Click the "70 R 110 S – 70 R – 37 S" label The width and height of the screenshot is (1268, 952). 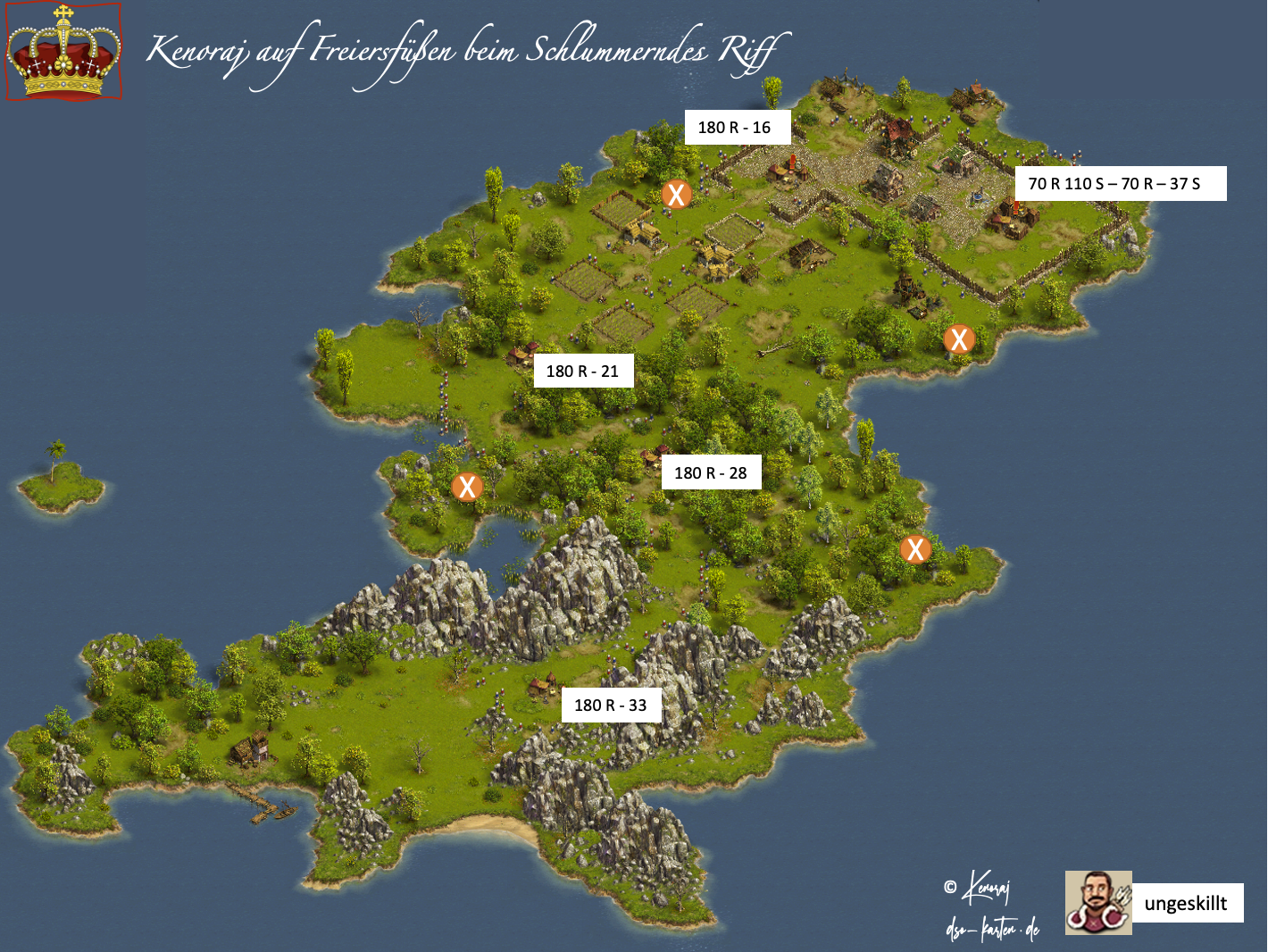coord(1120,184)
